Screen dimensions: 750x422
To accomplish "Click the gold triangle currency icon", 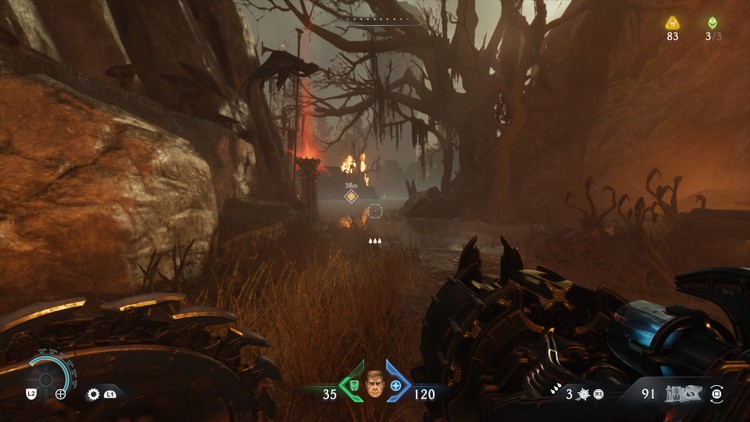I will (672, 22).
